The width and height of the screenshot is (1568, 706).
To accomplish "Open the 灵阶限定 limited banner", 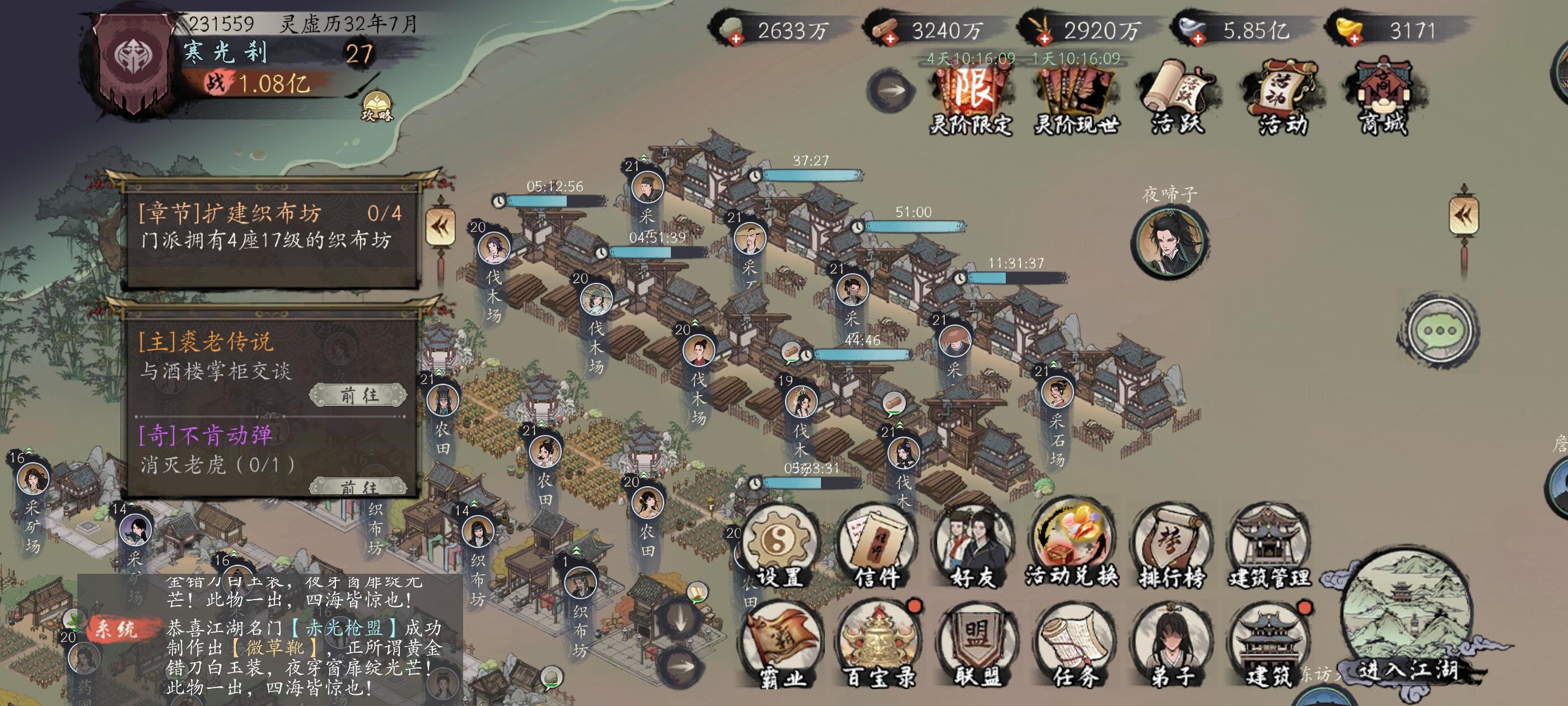I will pyautogui.click(x=970, y=97).
